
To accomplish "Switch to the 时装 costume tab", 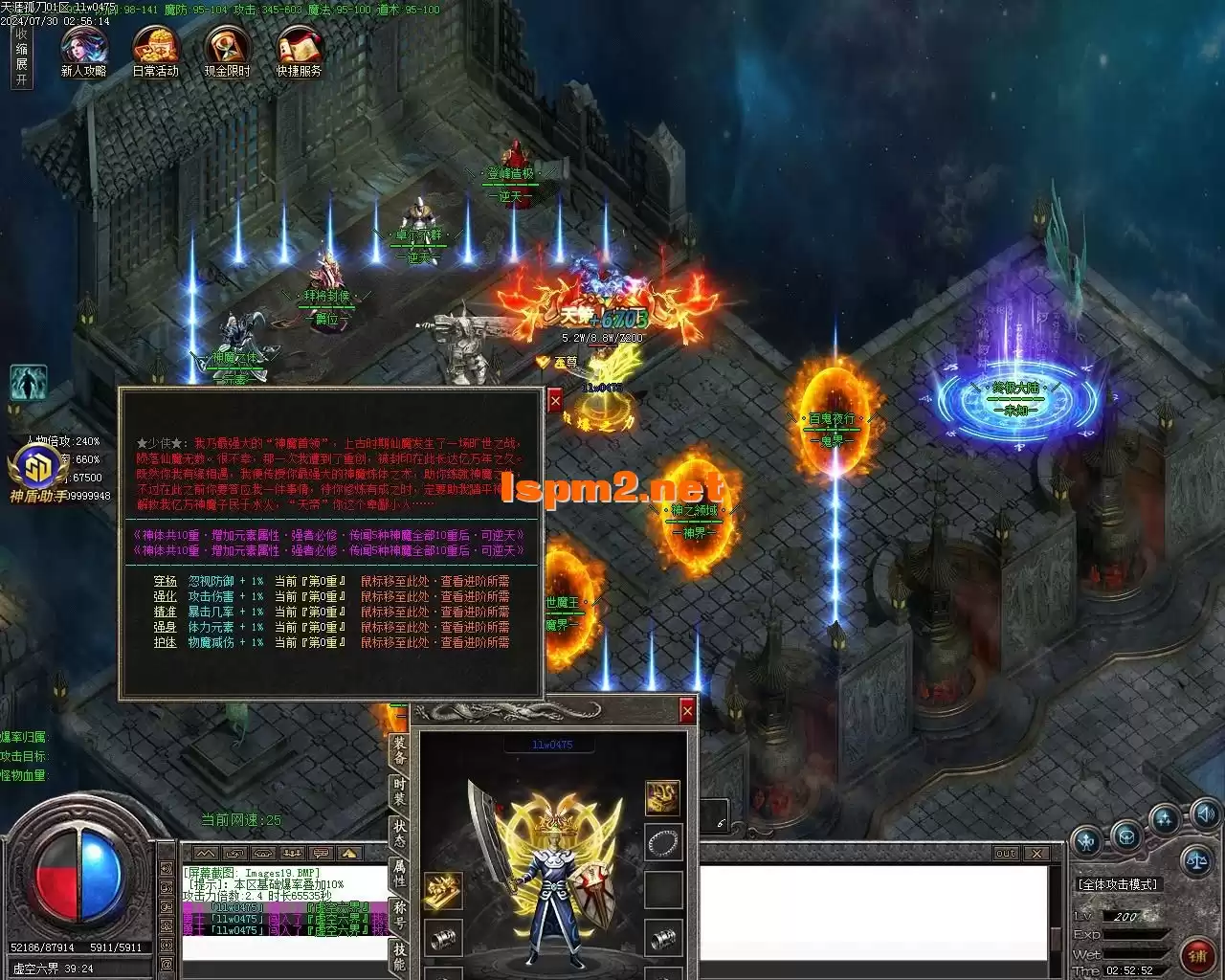I will (399, 792).
